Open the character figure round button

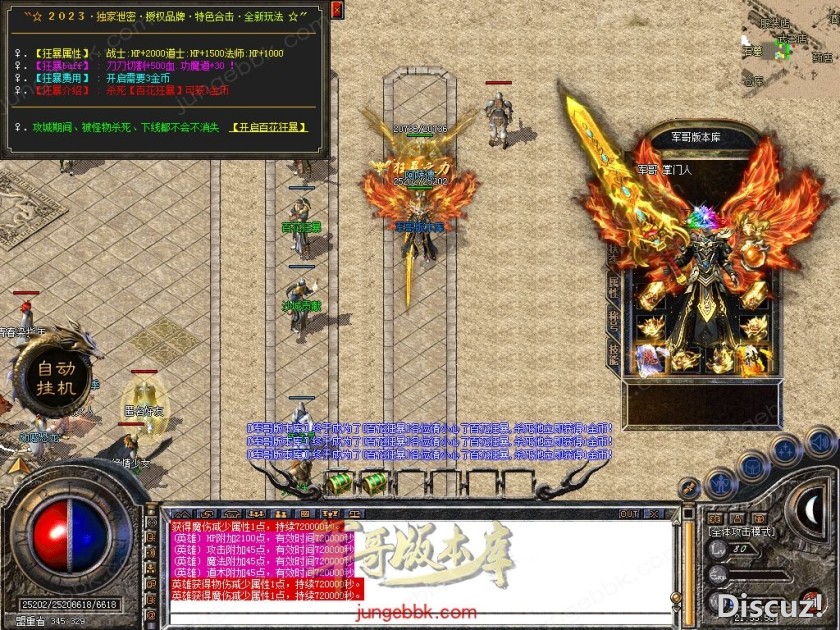(x=720, y=484)
